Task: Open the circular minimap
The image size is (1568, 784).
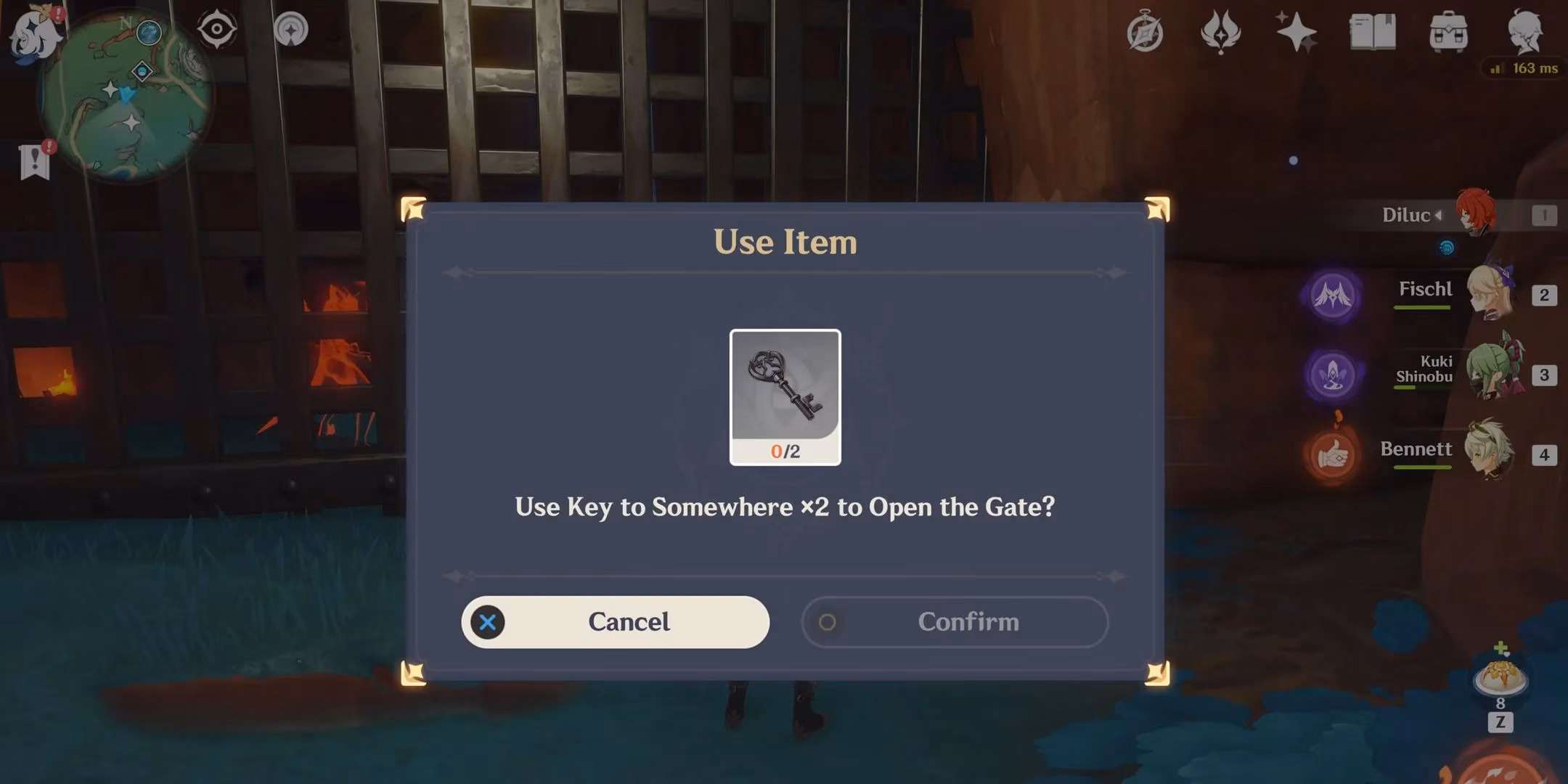Action: [127, 94]
